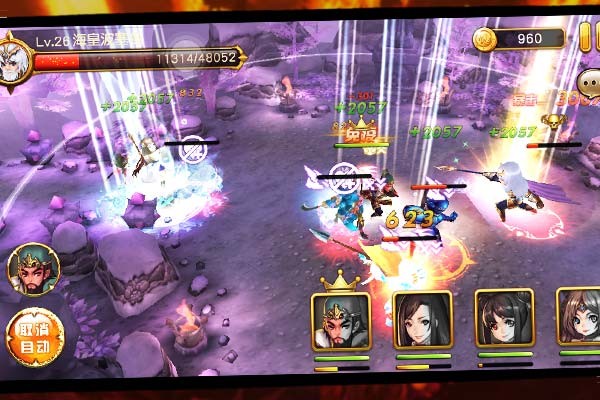Screen dimensions: 600x400
Task: Click the gold coin icon
Action: click(485, 39)
